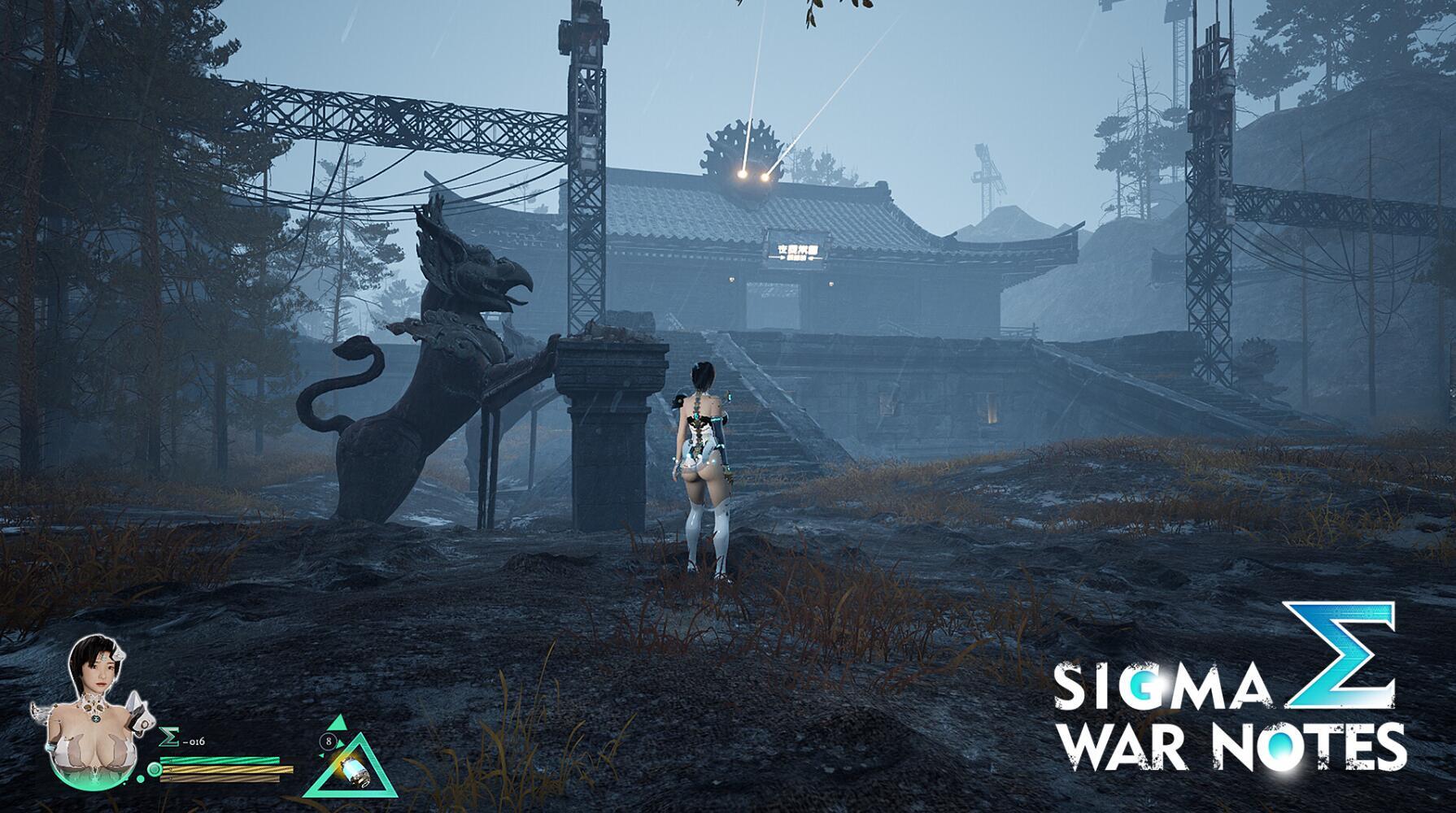
Task: Click the -016 designation label
Action: click(x=194, y=741)
